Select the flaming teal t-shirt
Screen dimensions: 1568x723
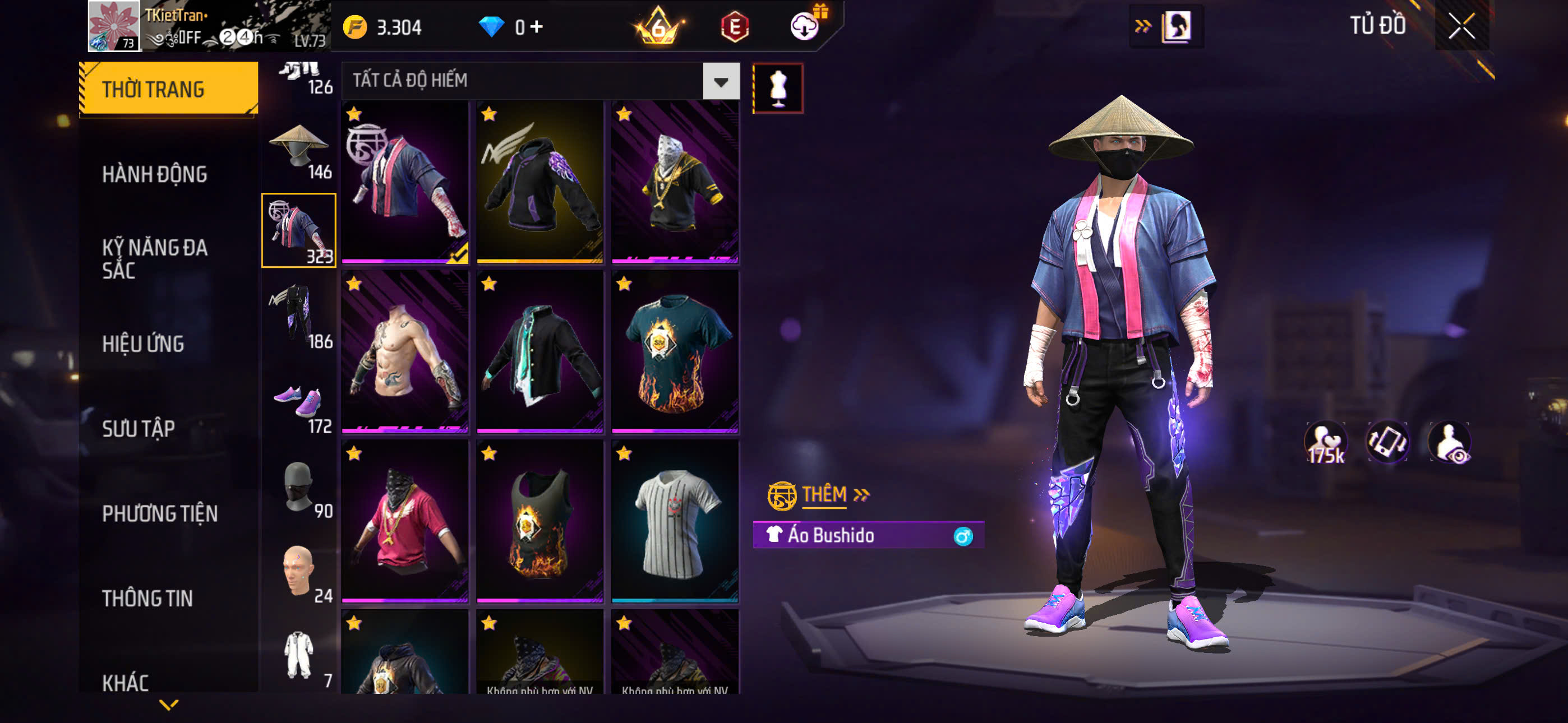[675, 352]
